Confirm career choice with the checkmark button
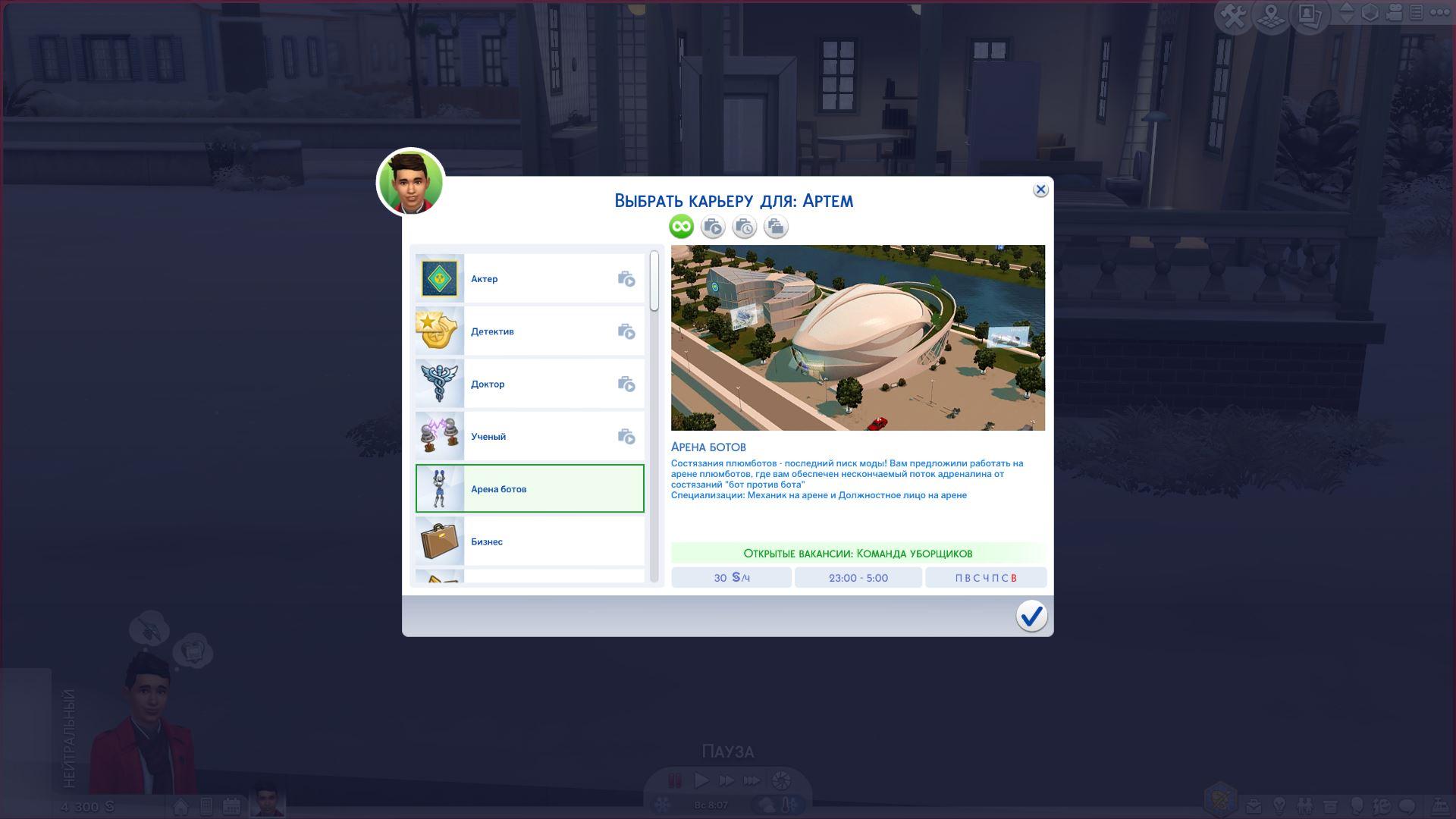The height and width of the screenshot is (819, 1456). 1031,616
